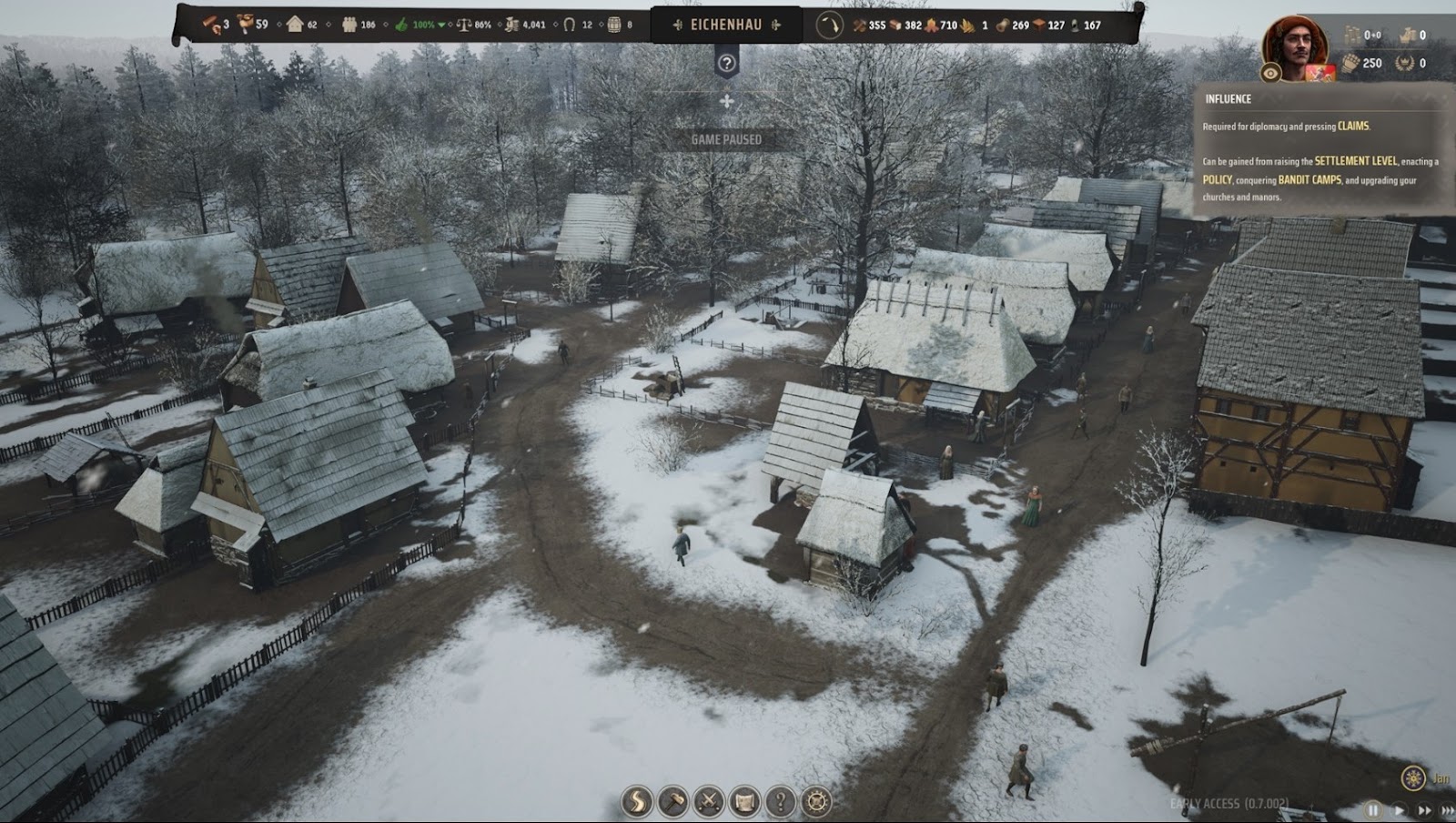This screenshot has height=823, width=1456.
Task: Click the approval rating thumbs-up icon
Action: (x=401, y=25)
